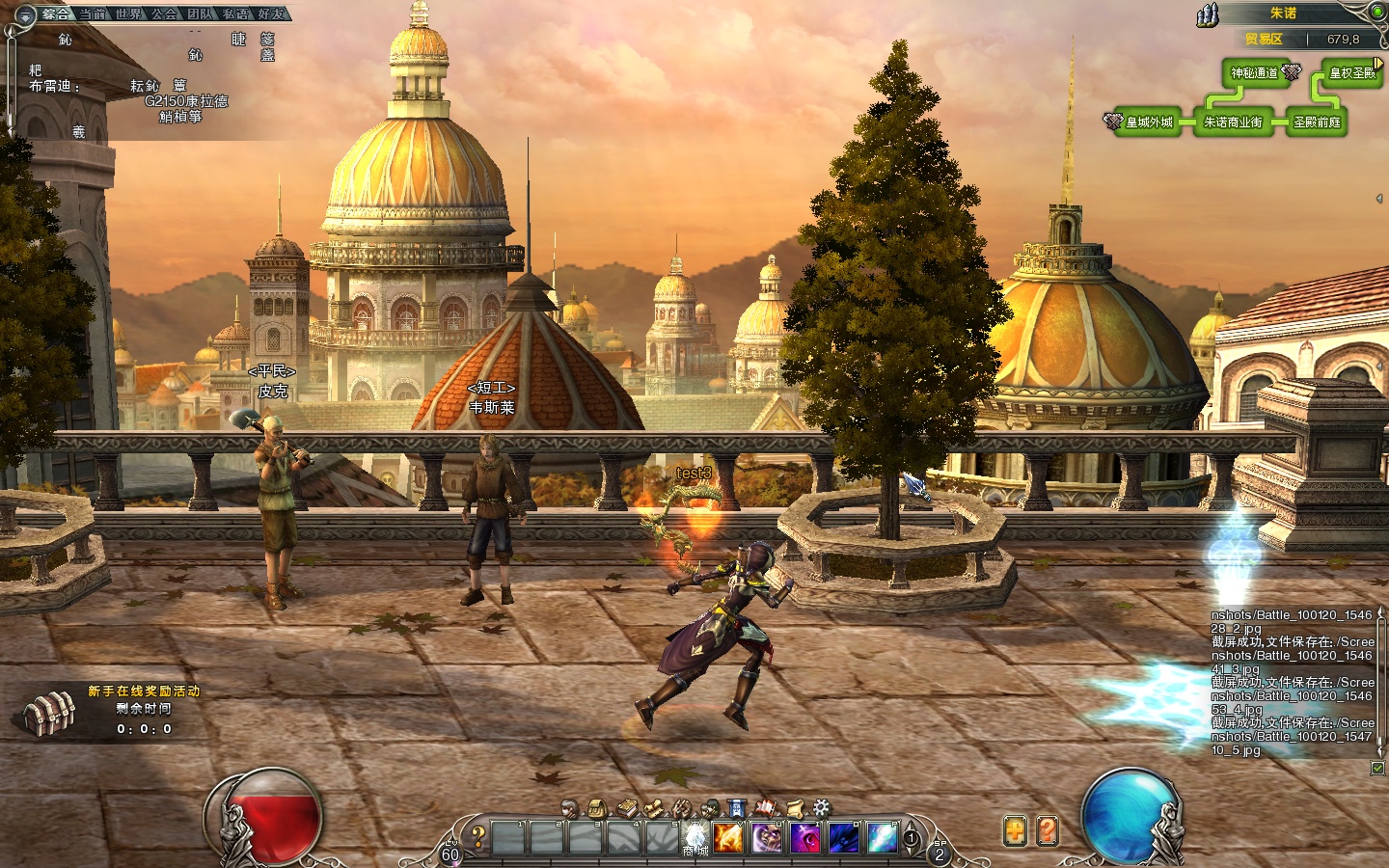
Task: Select the 皇权圣殿 map node
Action: click(x=1351, y=73)
